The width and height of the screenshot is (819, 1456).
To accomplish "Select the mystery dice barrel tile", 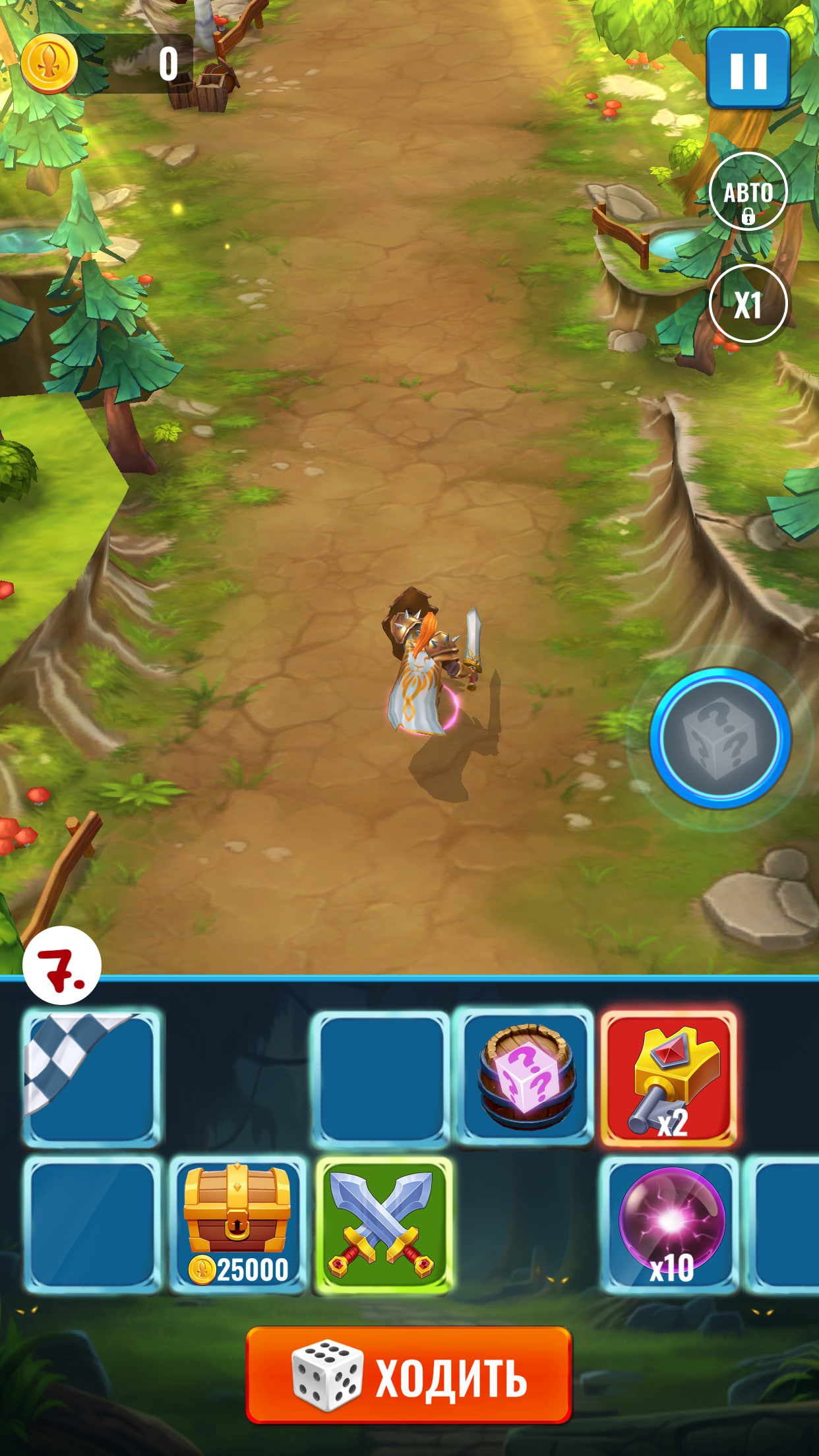I will tap(525, 1077).
